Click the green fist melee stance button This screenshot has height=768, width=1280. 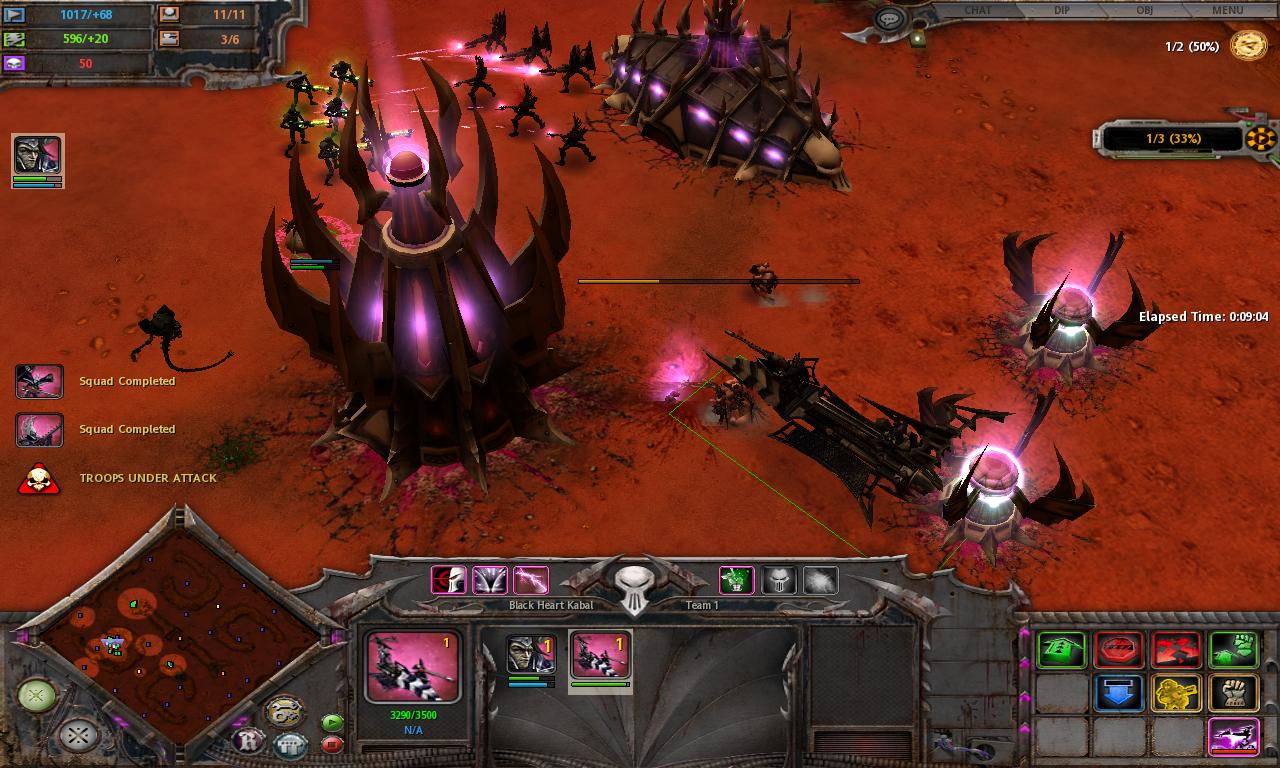1233,650
